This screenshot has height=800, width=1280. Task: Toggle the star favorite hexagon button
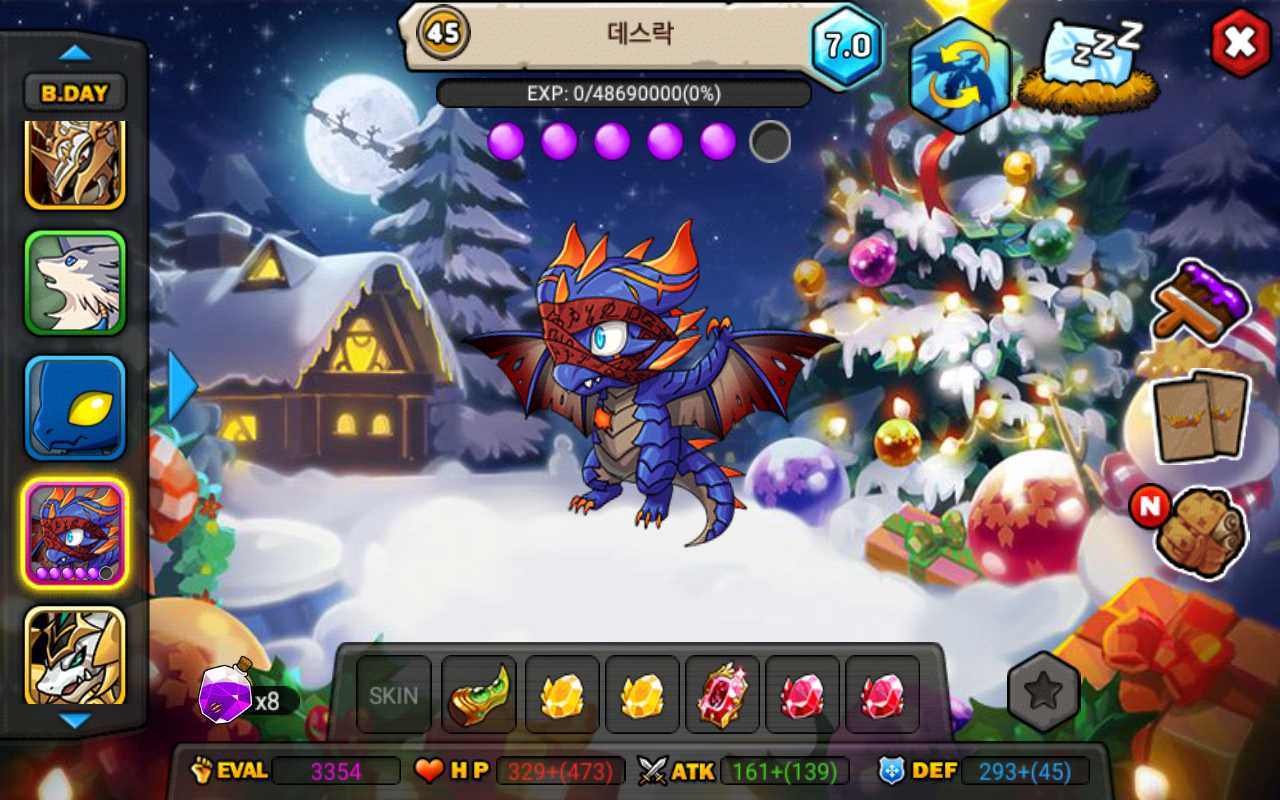1043,692
